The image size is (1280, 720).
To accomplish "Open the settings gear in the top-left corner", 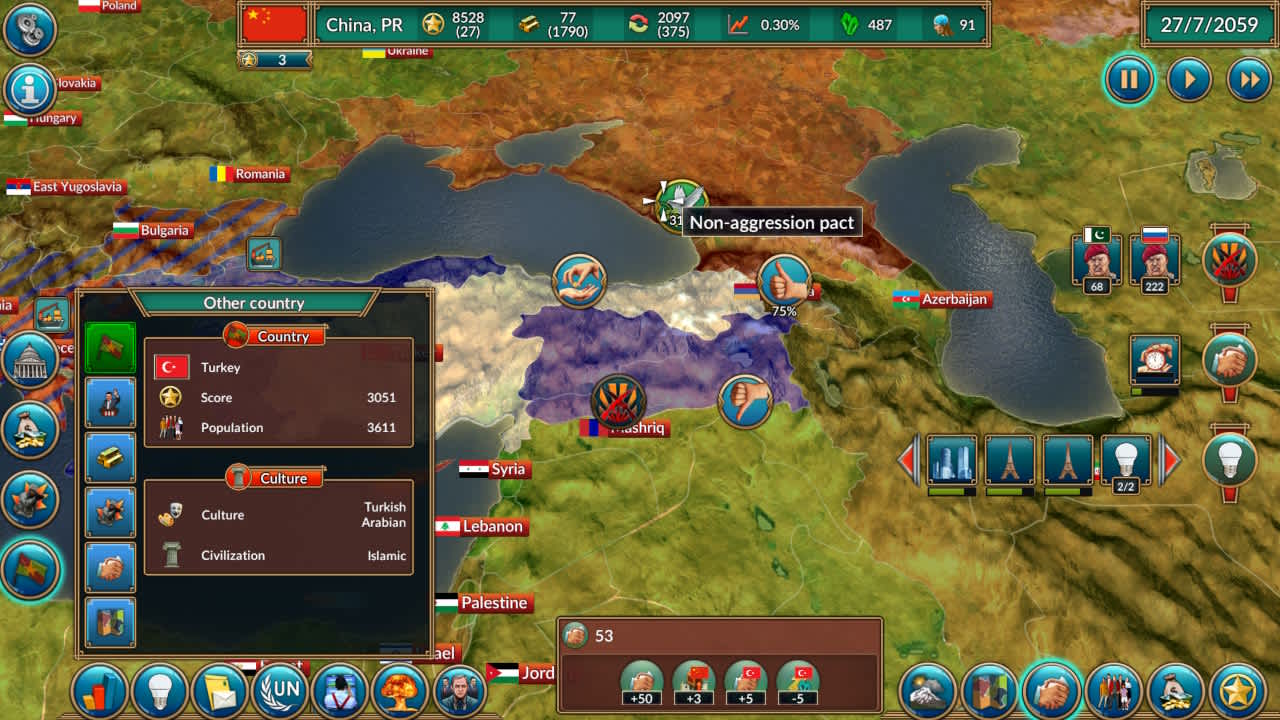I will coord(29,30).
